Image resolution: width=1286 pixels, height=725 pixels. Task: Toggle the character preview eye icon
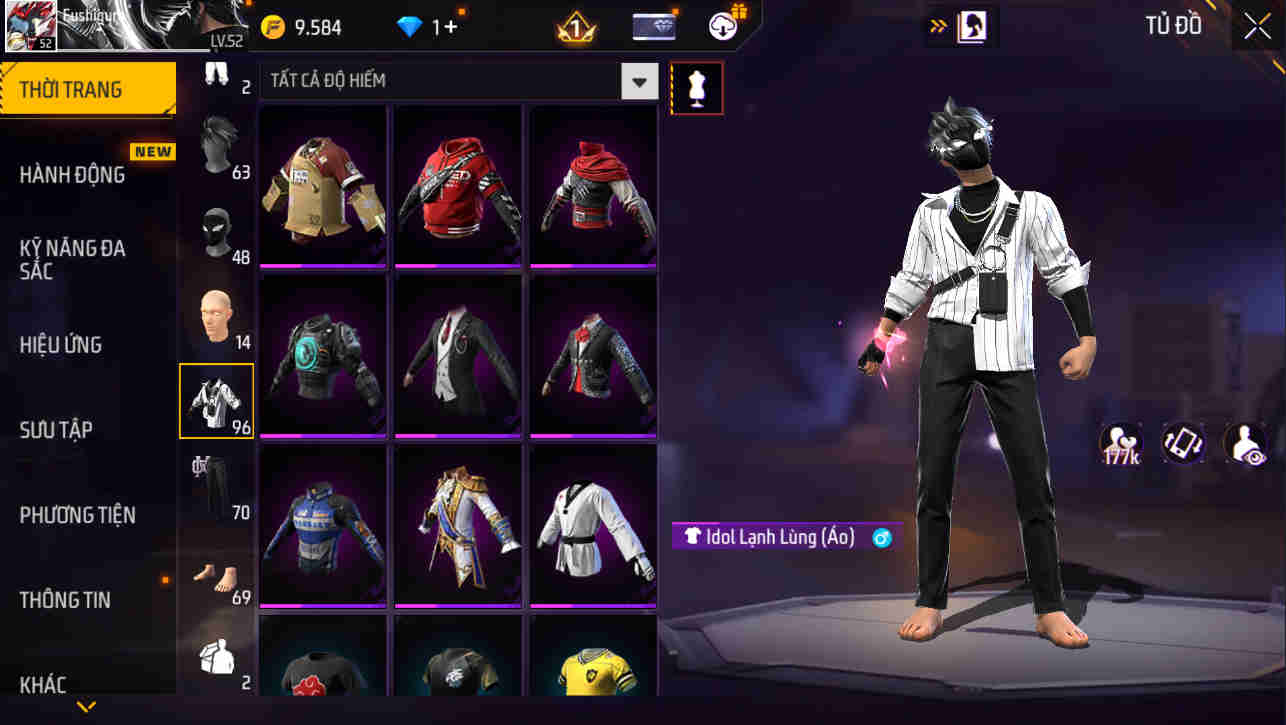(1247, 443)
